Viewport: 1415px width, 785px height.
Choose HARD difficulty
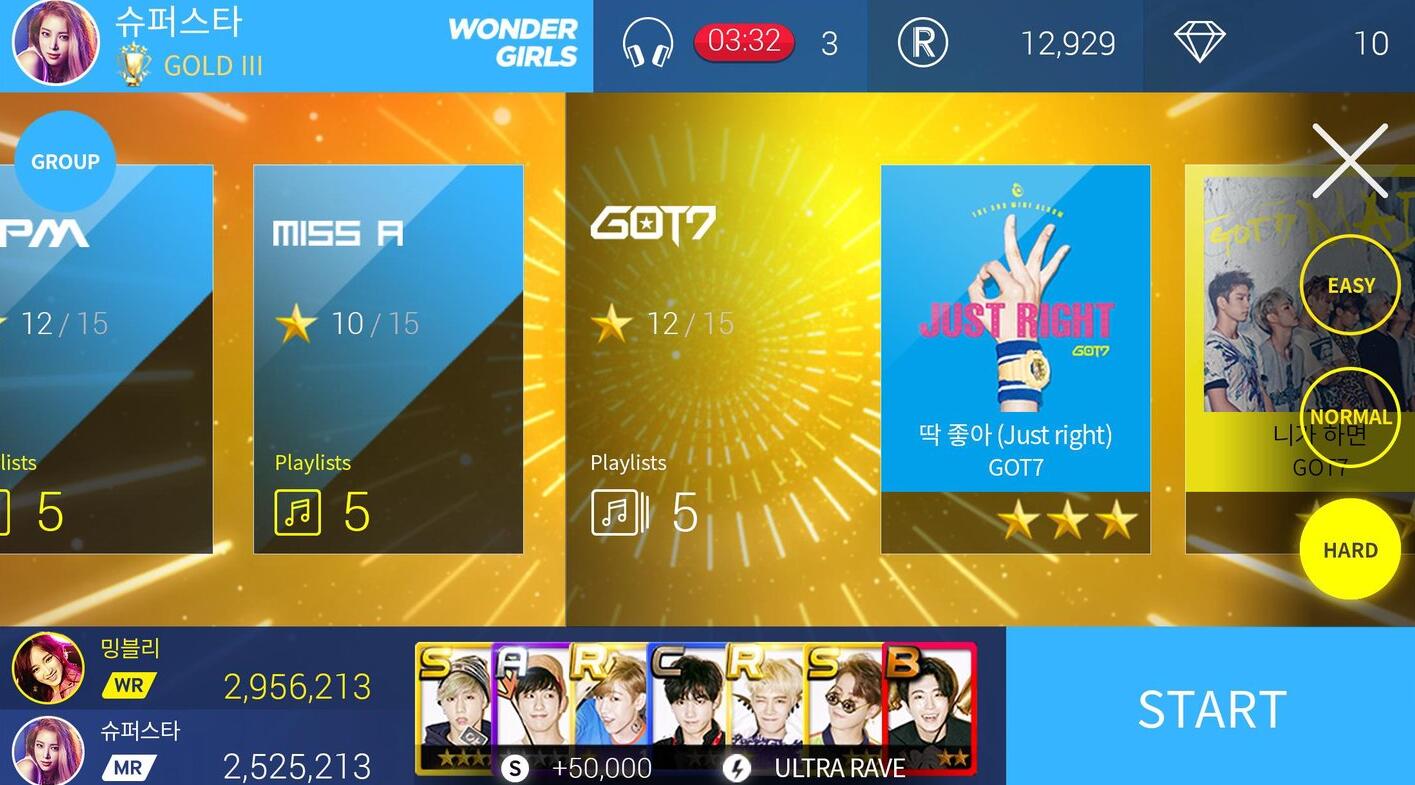pos(1350,549)
